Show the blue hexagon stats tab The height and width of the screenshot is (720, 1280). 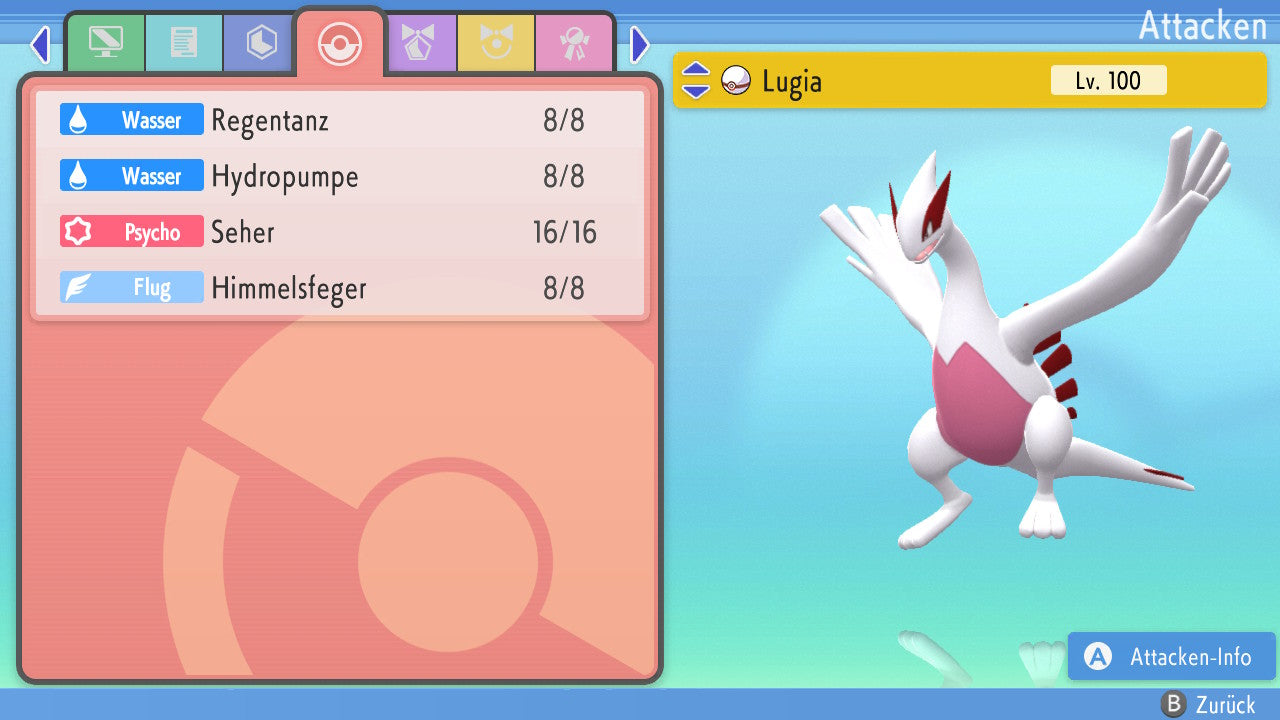pos(261,43)
